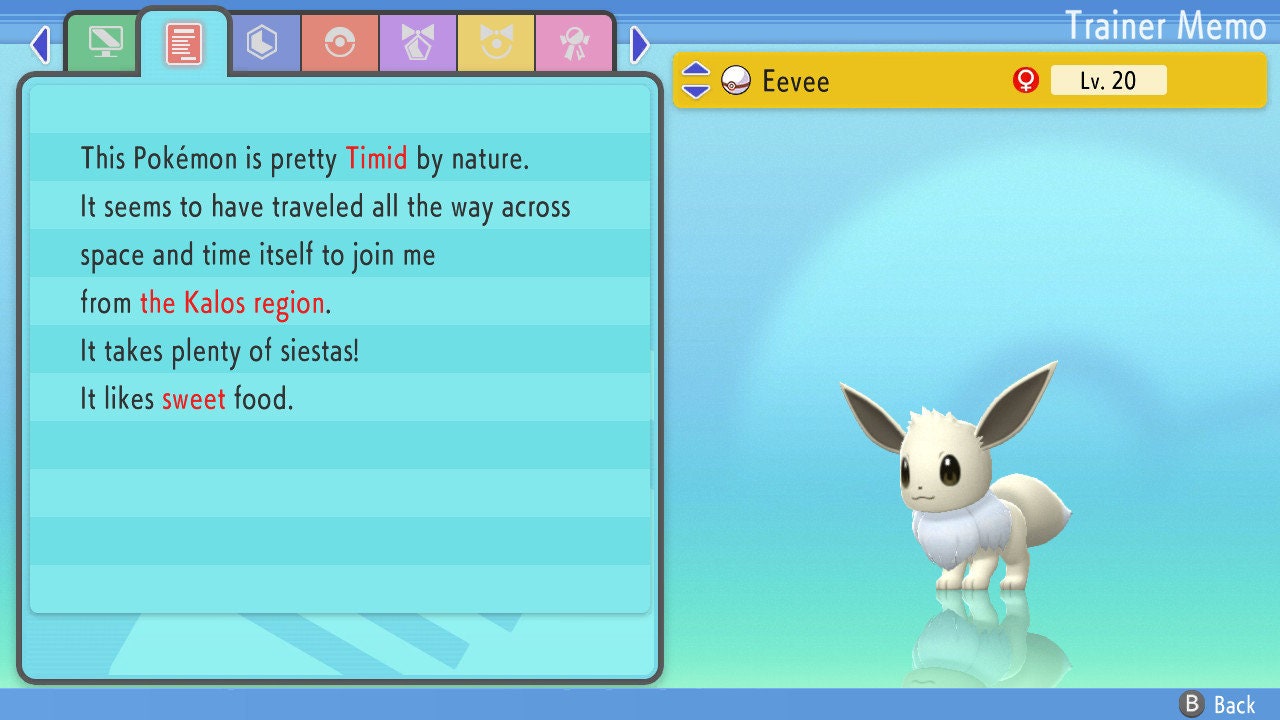Open the pink ribbon medal tab
The image size is (1280, 720).
pos(574,43)
